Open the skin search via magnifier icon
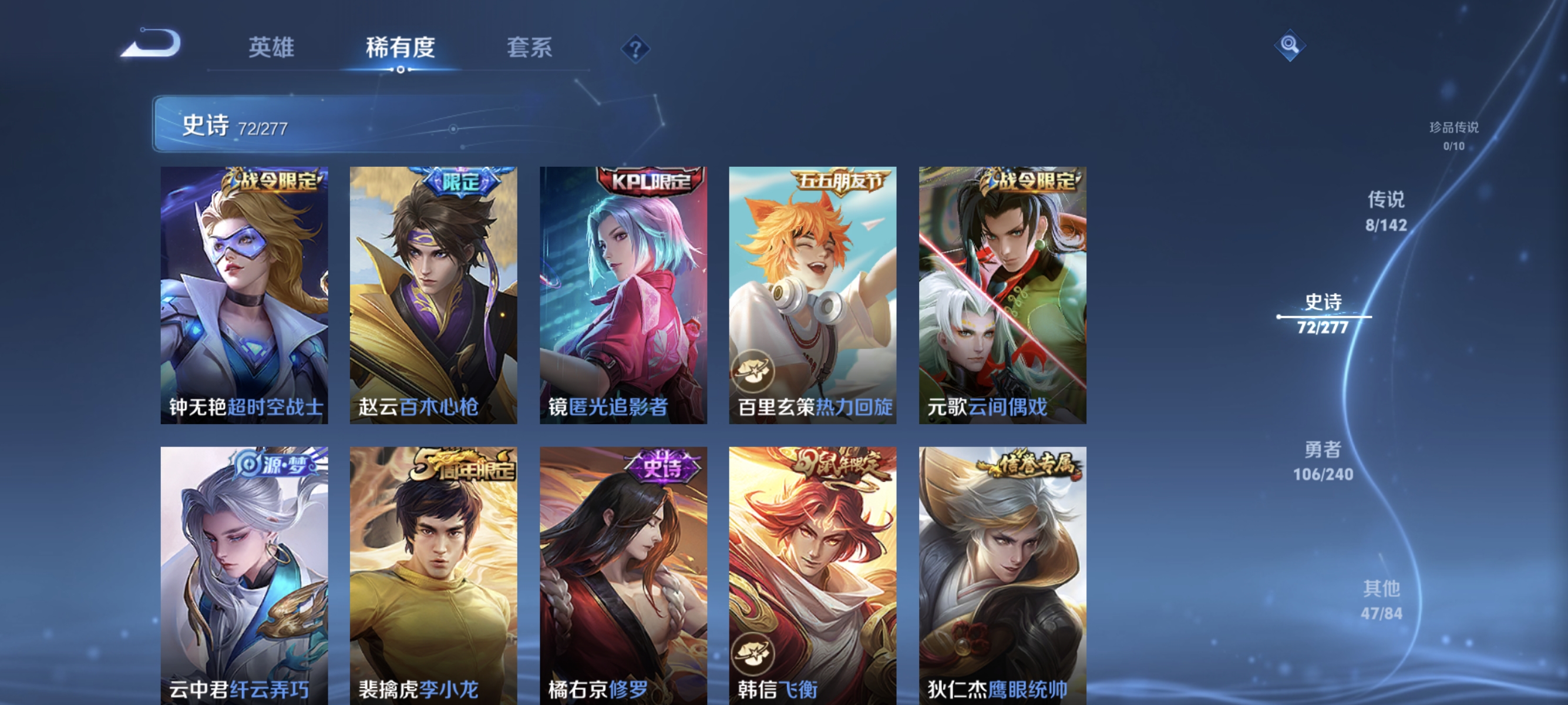The image size is (1568, 705). pyautogui.click(x=1289, y=45)
